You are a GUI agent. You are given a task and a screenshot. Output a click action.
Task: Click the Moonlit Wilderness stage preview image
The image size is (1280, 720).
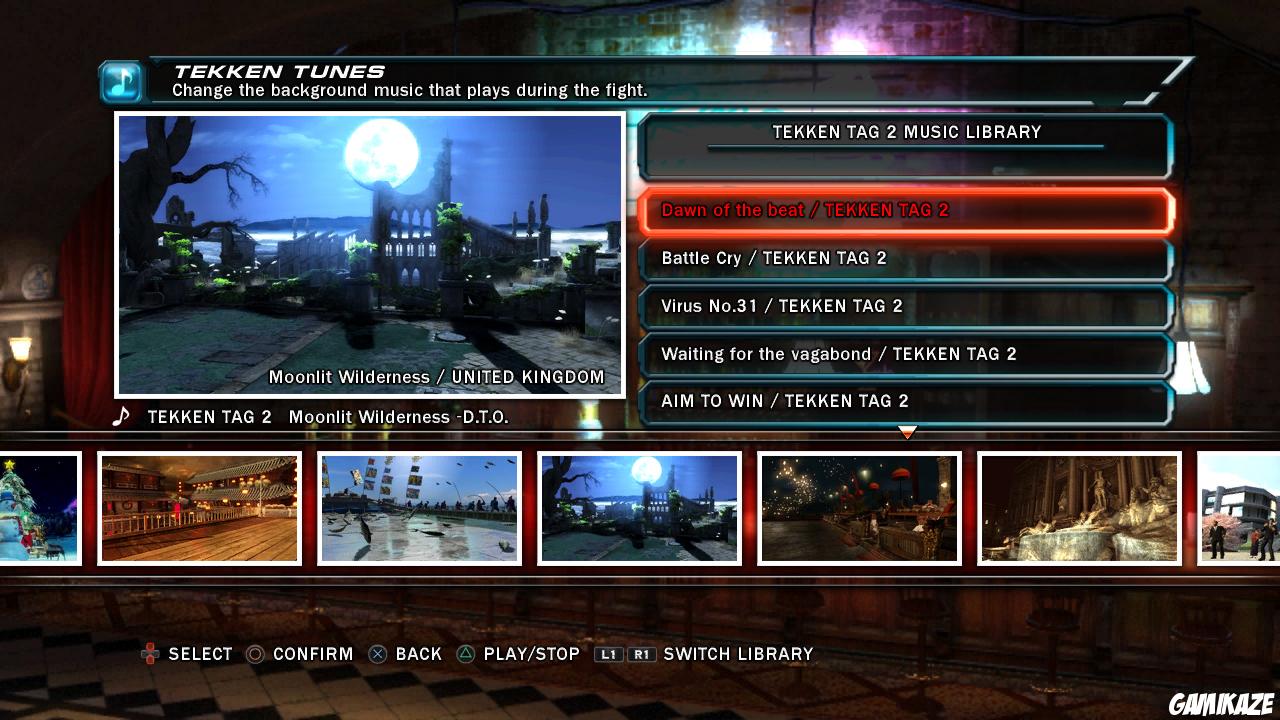[369, 255]
